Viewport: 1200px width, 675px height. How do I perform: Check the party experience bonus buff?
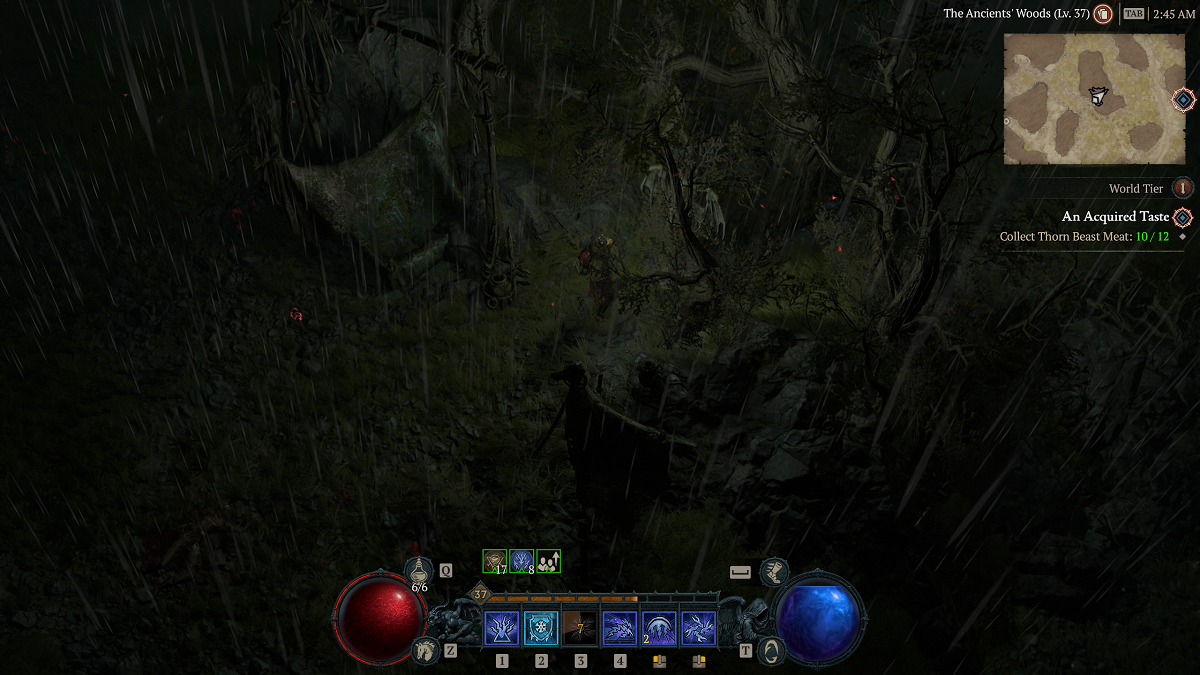pyautogui.click(x=548, y=562)
